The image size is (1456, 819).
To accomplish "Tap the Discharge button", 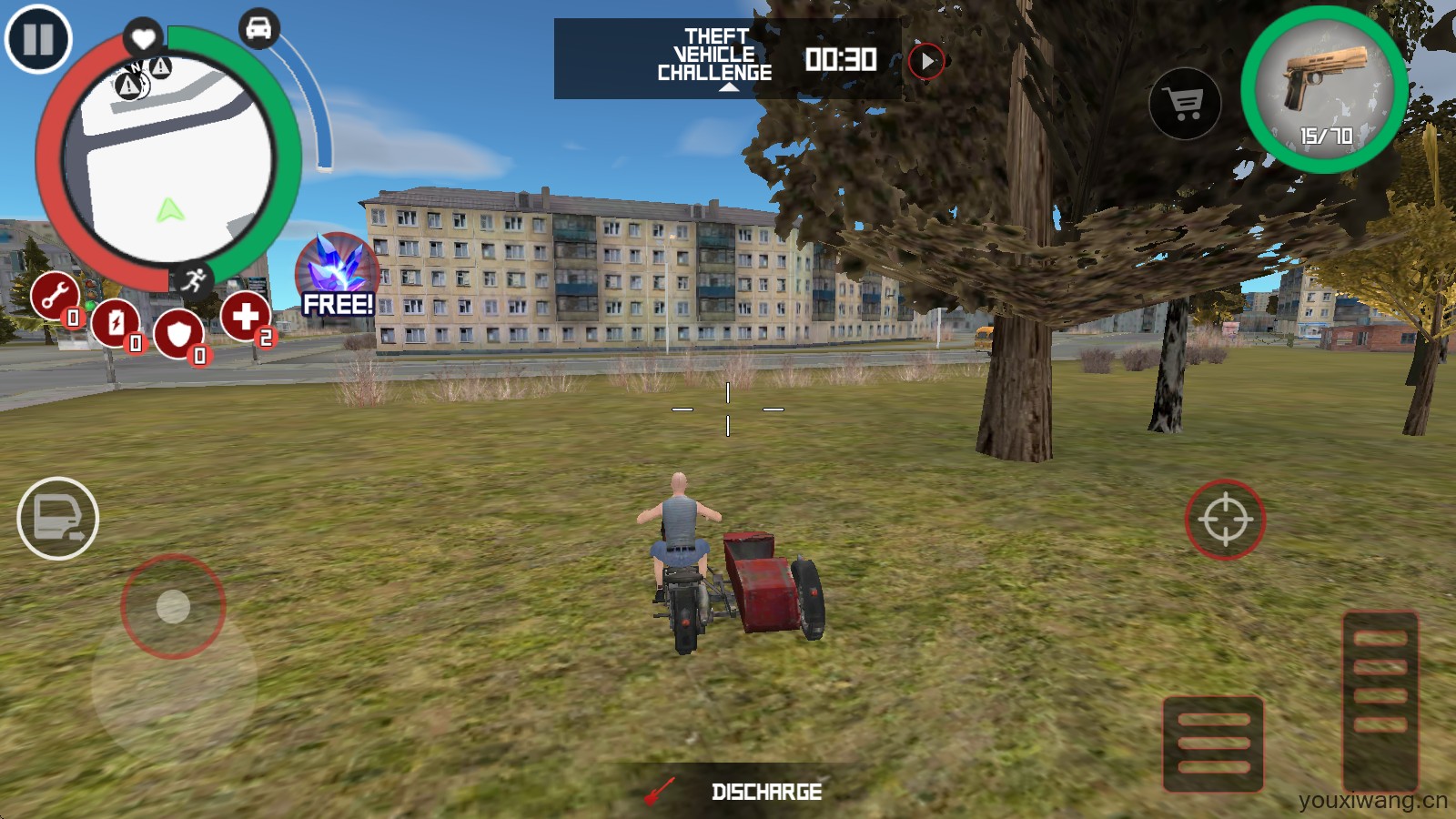I will (737, 792).
